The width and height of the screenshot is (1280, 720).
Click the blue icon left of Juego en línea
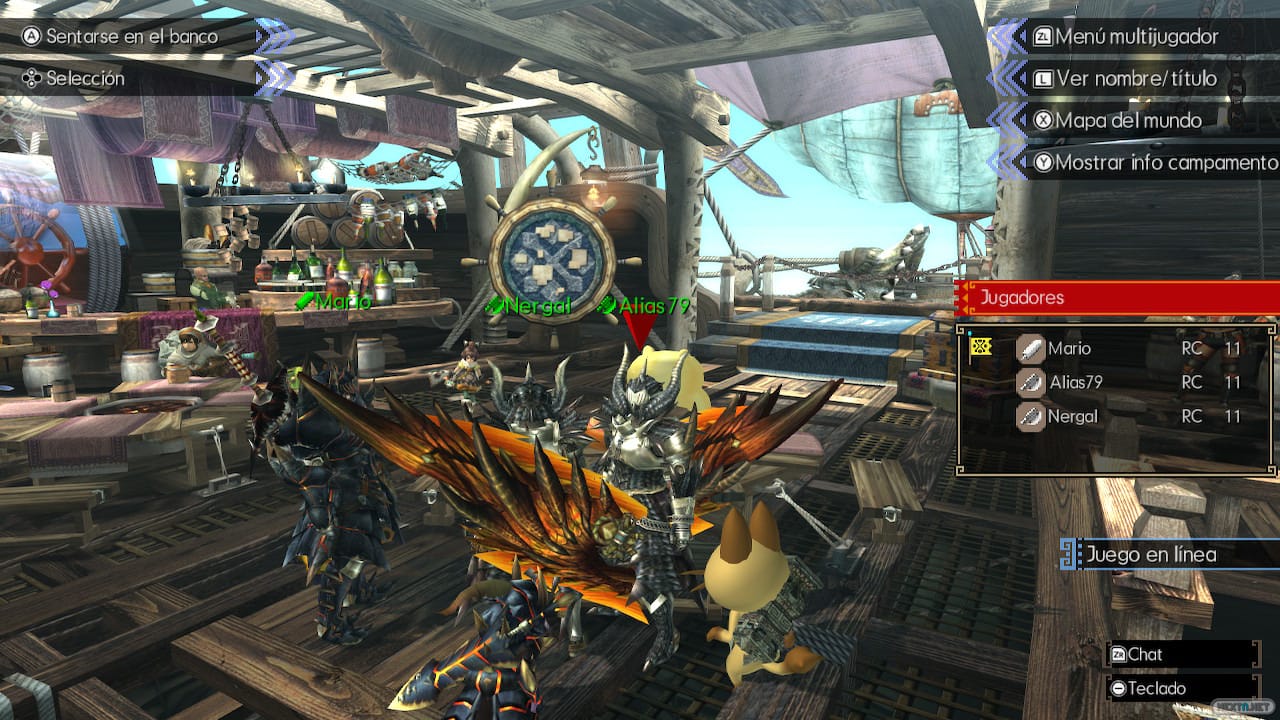point(1068,551)
